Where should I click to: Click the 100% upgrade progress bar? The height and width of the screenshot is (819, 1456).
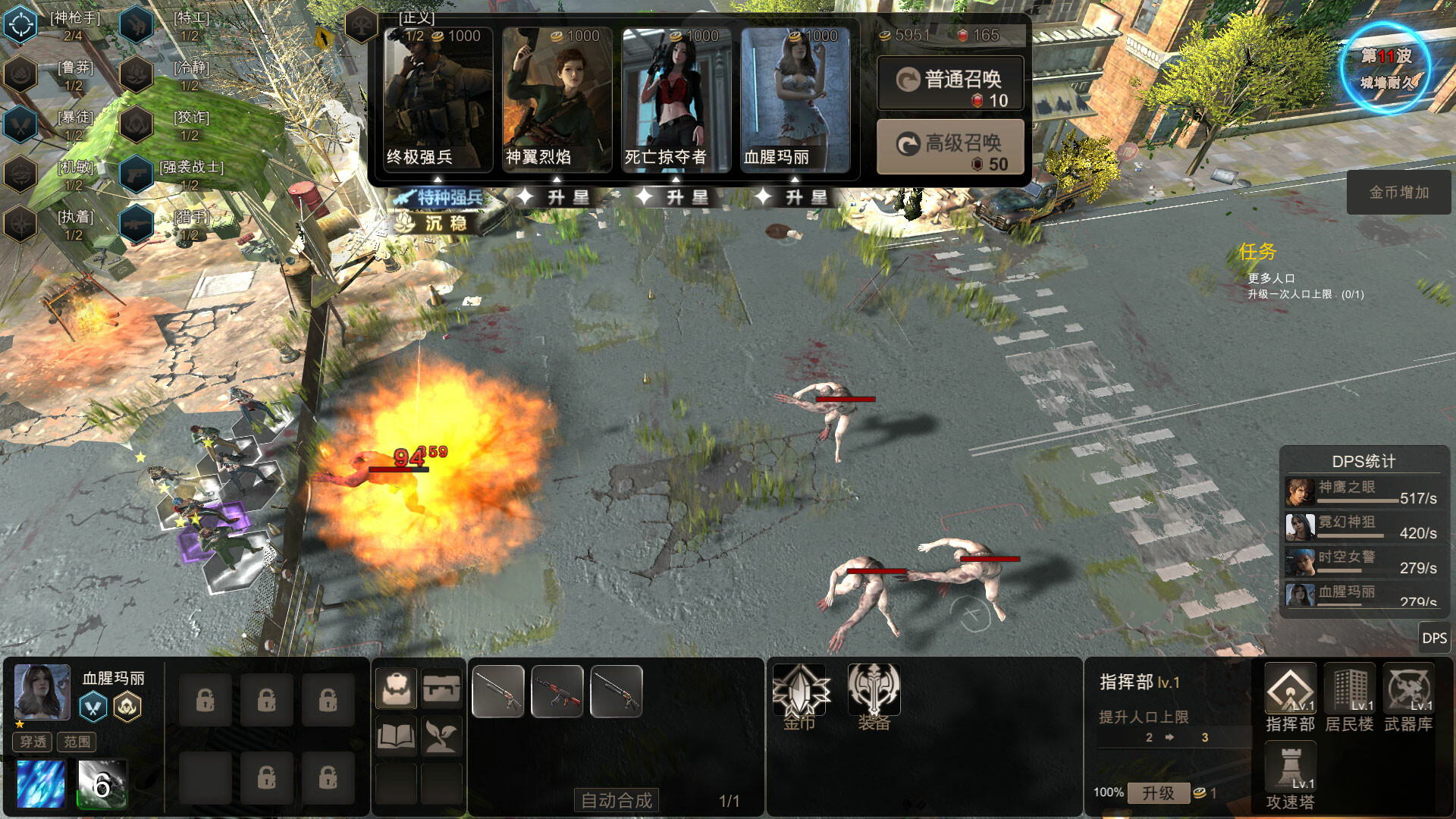click(1109, 792)
